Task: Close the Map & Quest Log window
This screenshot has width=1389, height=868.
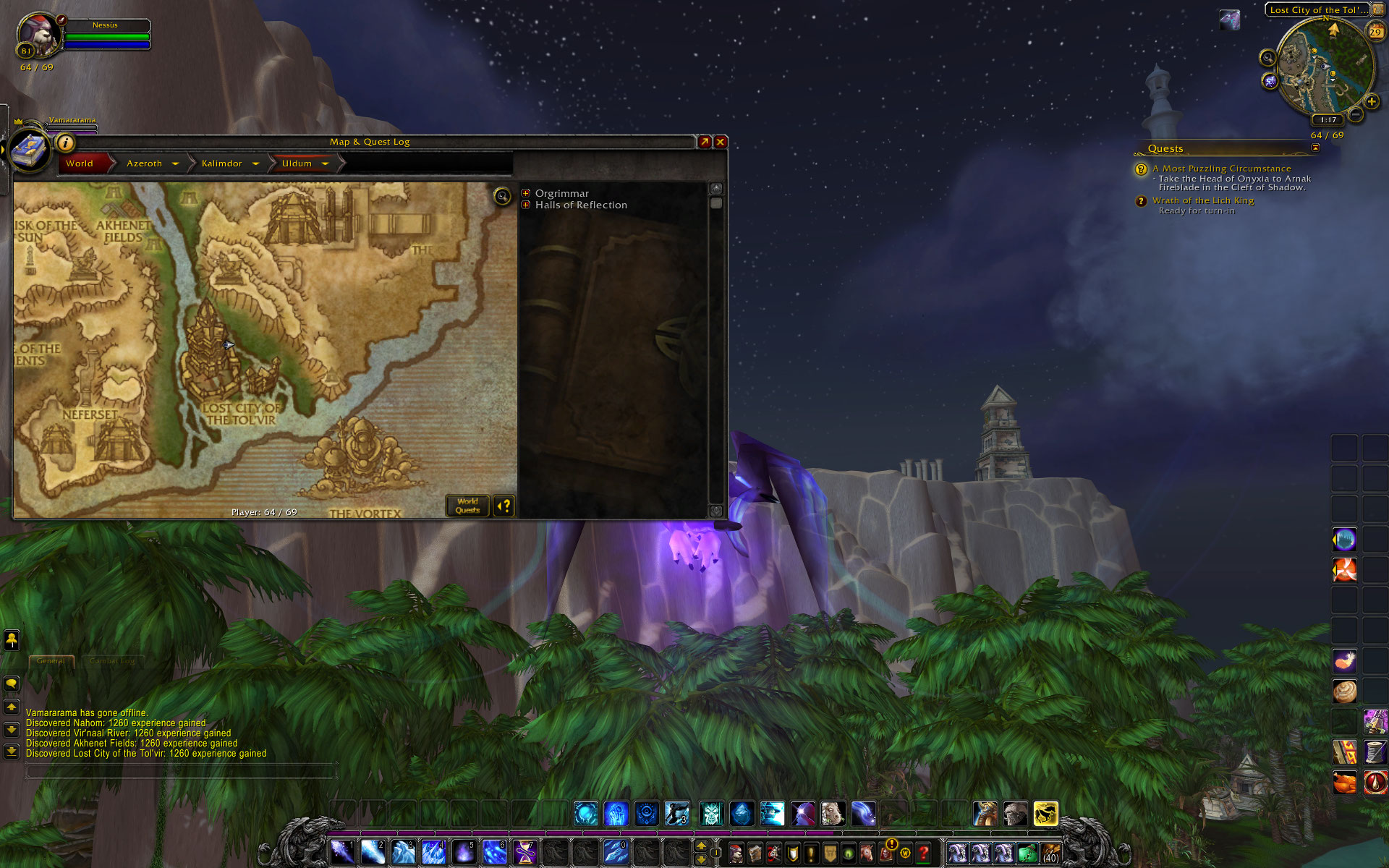Action: [x=721, y=142]
